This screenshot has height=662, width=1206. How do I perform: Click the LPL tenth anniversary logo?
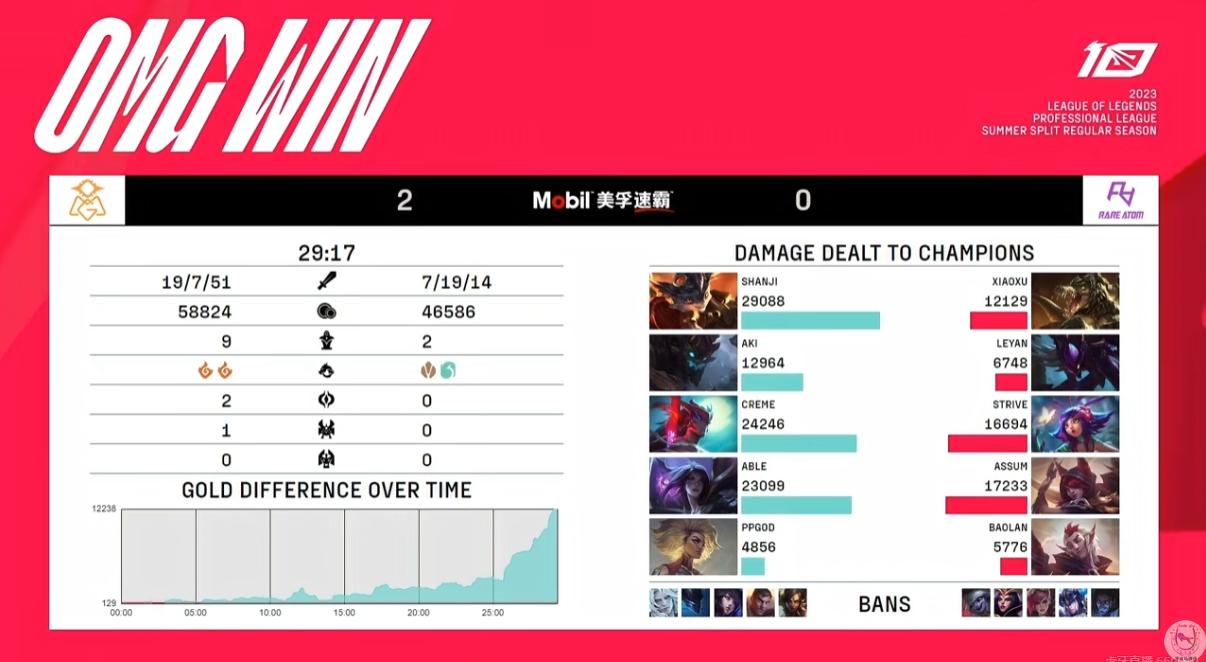1117,61
